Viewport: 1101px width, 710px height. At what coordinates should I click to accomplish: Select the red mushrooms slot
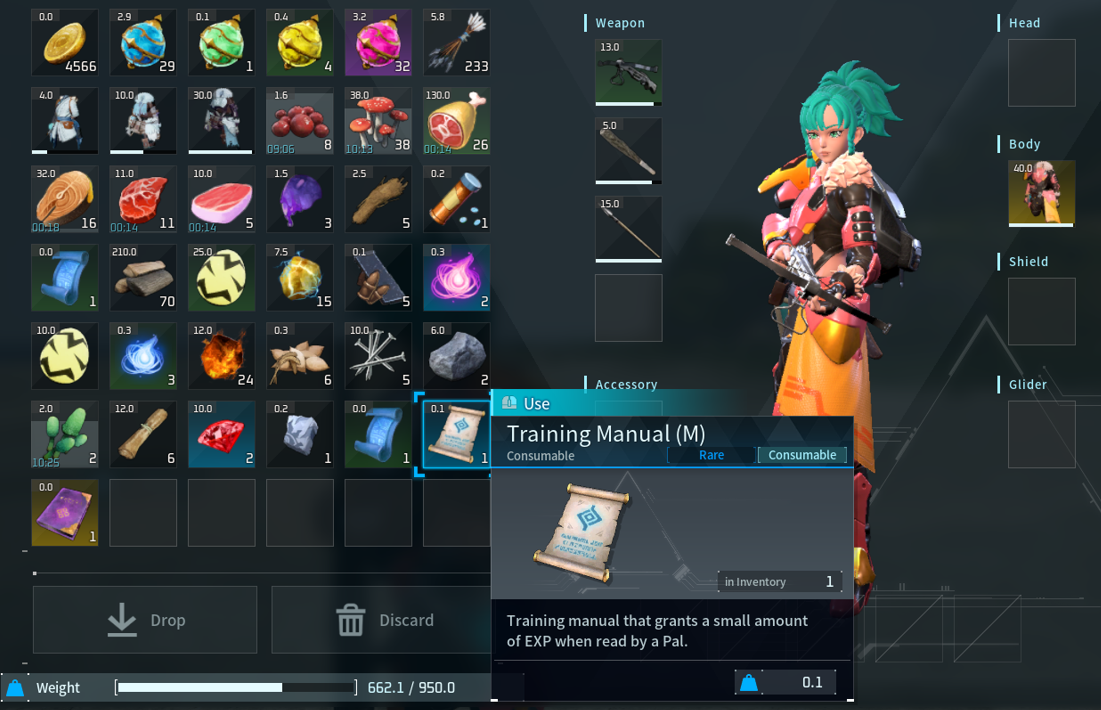pos(378,121)
